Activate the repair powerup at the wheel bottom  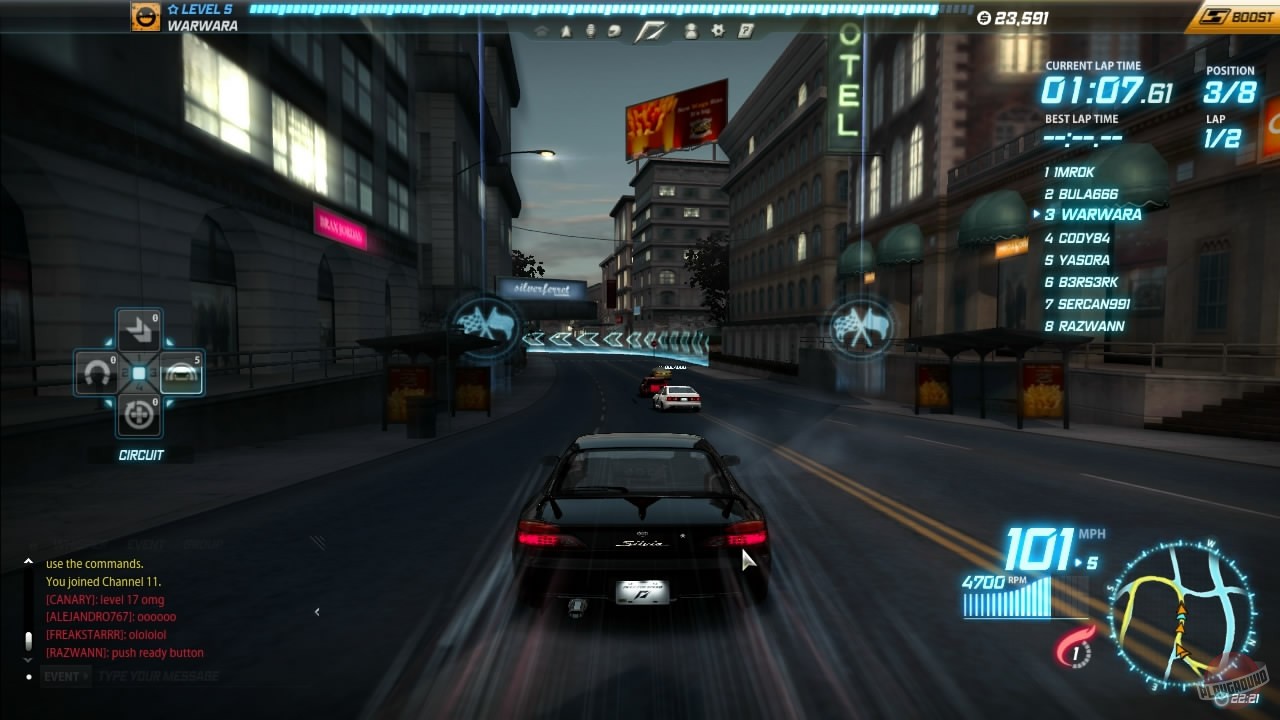click(138, 413)
